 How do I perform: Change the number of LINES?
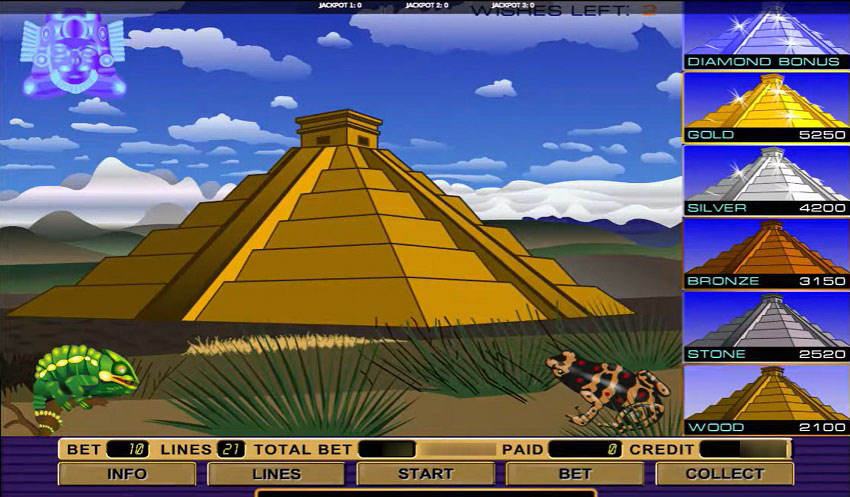pos(276,473)
